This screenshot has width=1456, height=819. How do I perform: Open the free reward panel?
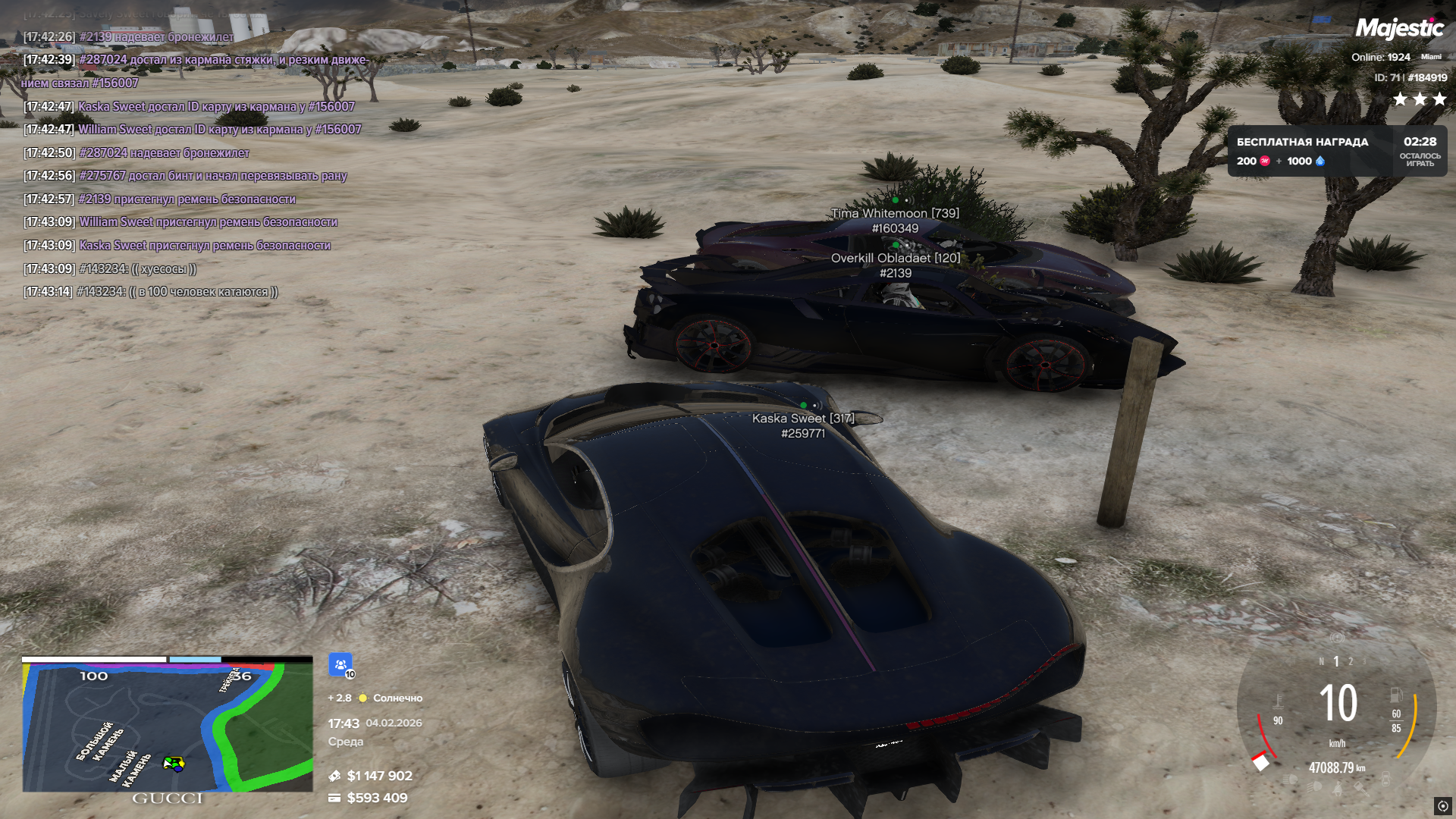tap(1336, 151)
